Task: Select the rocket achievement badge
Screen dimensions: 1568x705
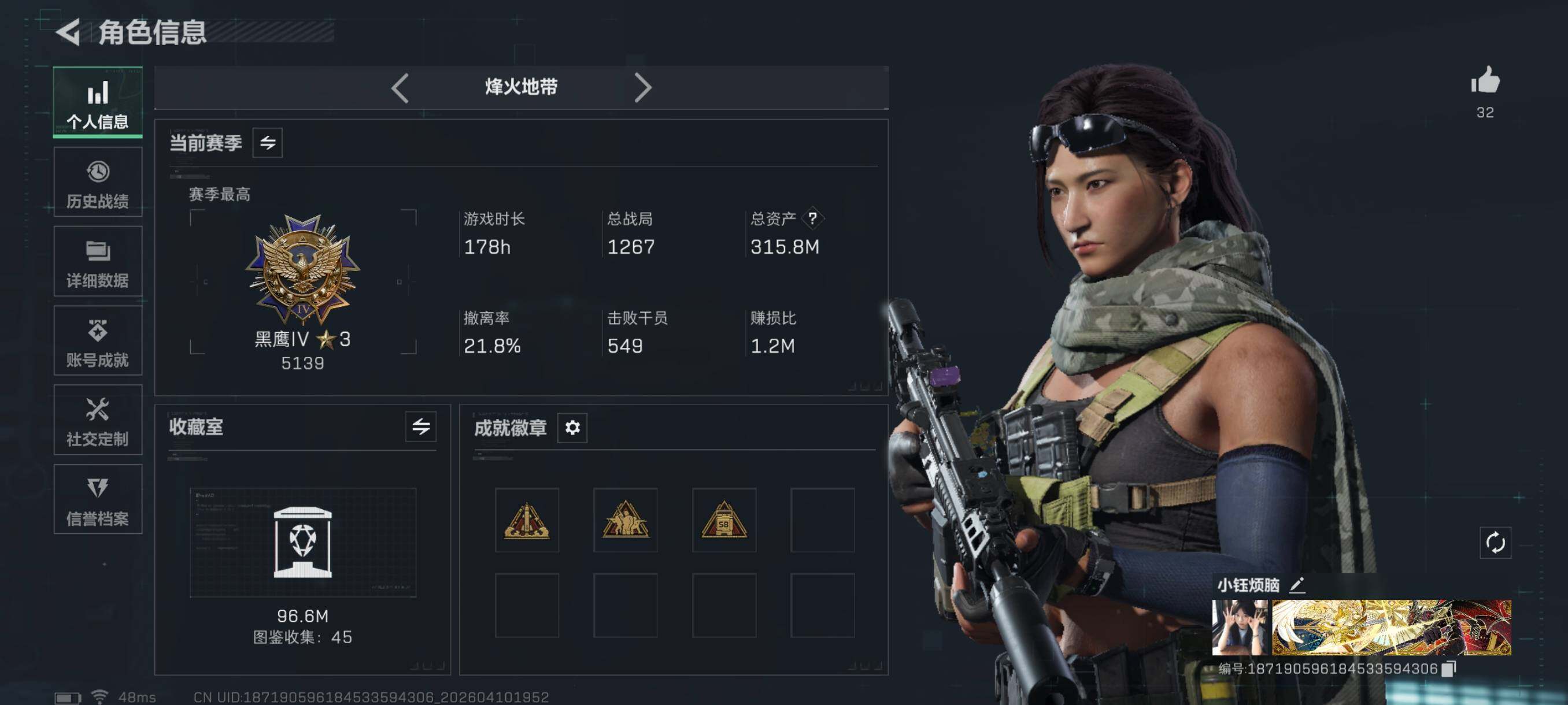Action: [x=527, y=521]
